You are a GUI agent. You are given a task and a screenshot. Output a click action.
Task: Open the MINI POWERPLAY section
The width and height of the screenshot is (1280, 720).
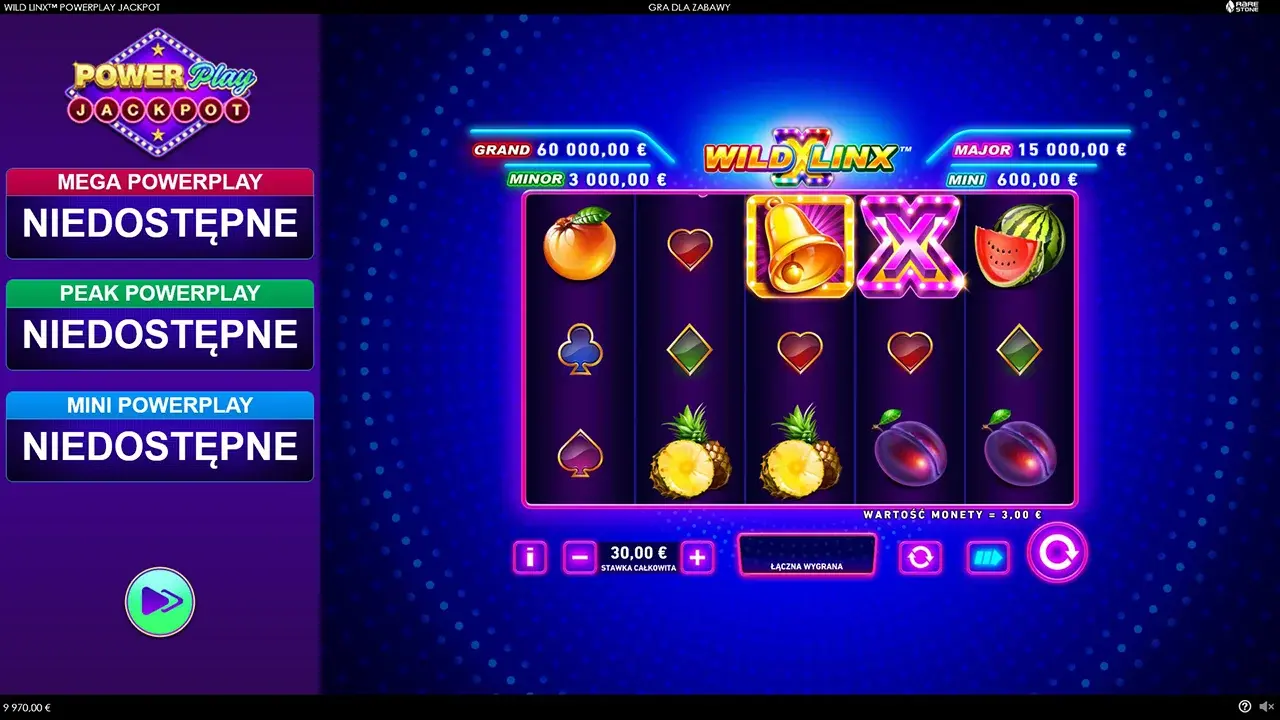click(160, 431)
